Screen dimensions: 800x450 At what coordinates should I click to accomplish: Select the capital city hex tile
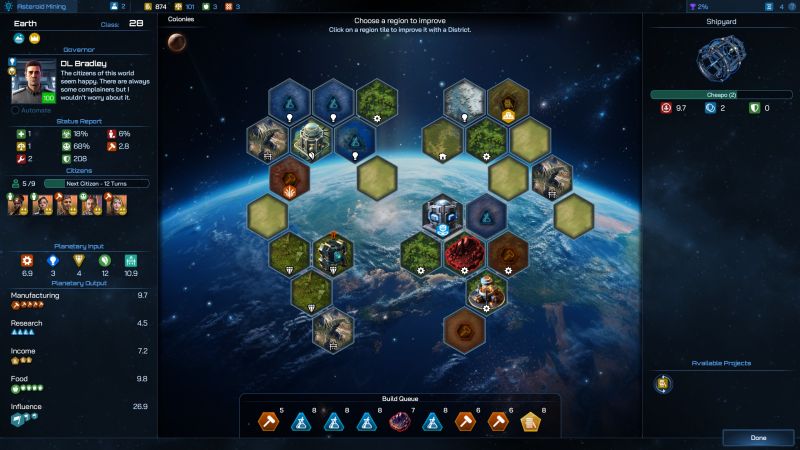click(310, 140)
